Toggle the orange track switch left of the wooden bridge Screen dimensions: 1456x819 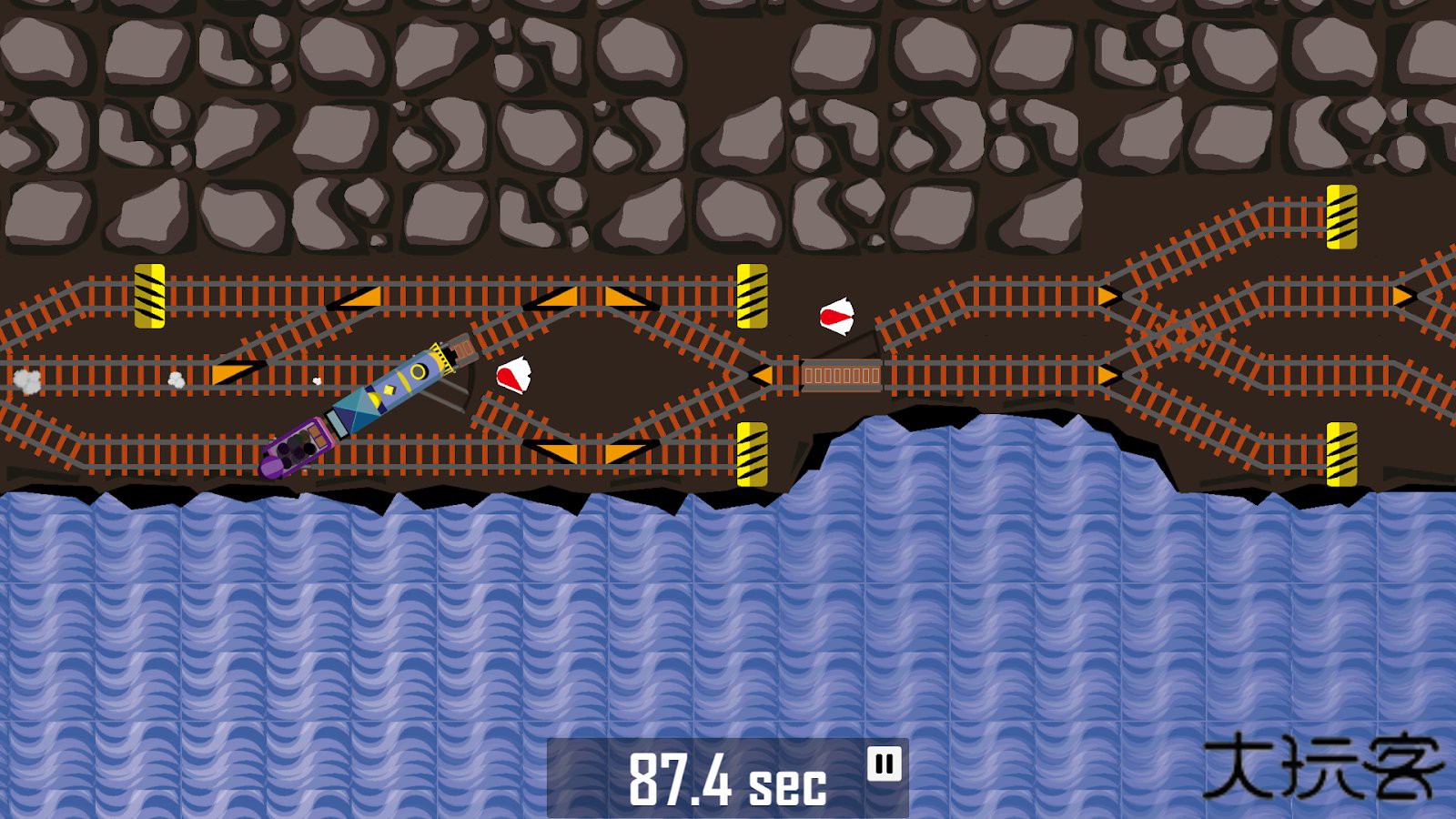[x=763, y=374]
